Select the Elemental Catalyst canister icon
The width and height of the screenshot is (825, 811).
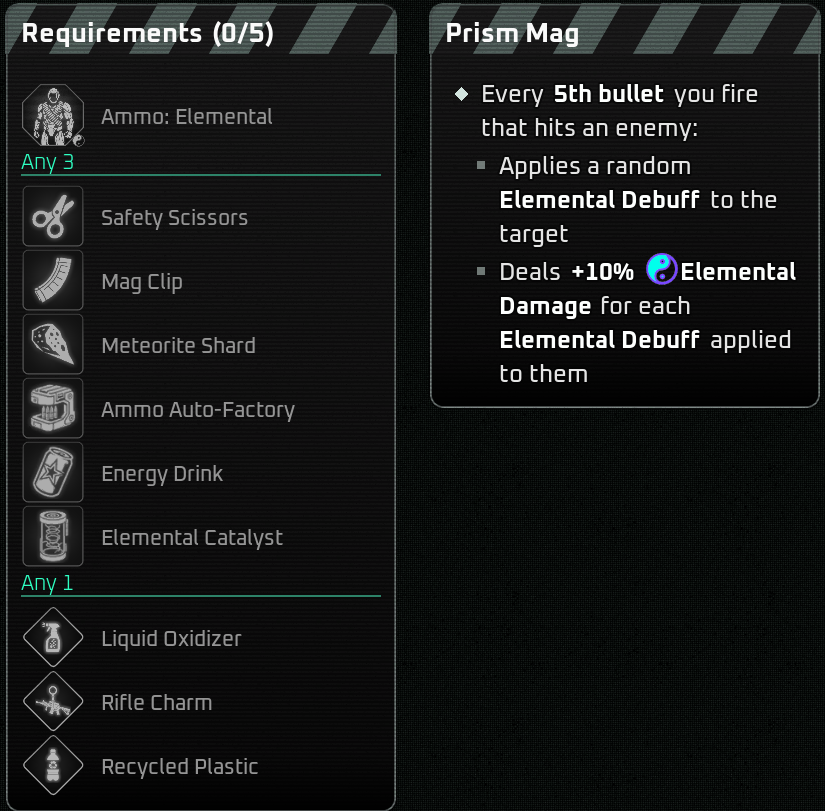pos(53,537)
